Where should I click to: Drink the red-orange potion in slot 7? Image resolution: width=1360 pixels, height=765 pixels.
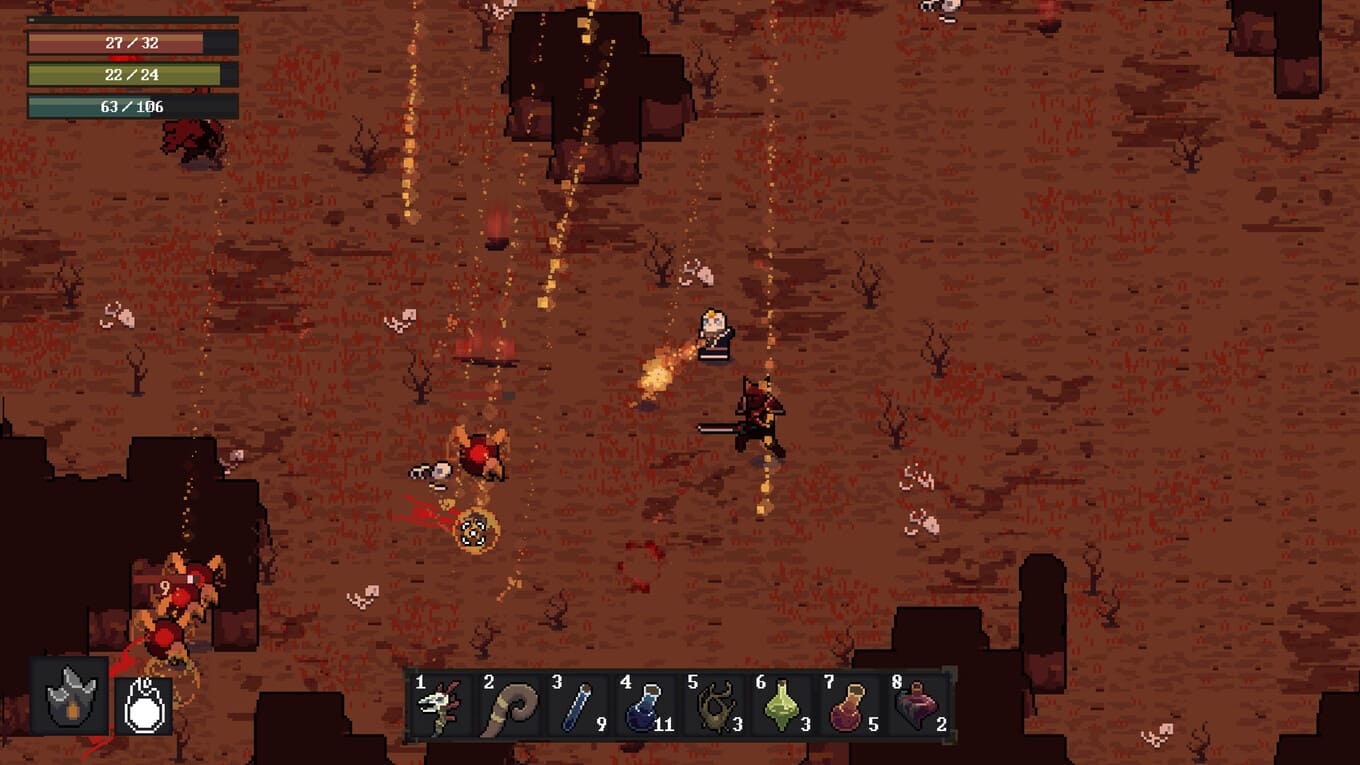849,708
